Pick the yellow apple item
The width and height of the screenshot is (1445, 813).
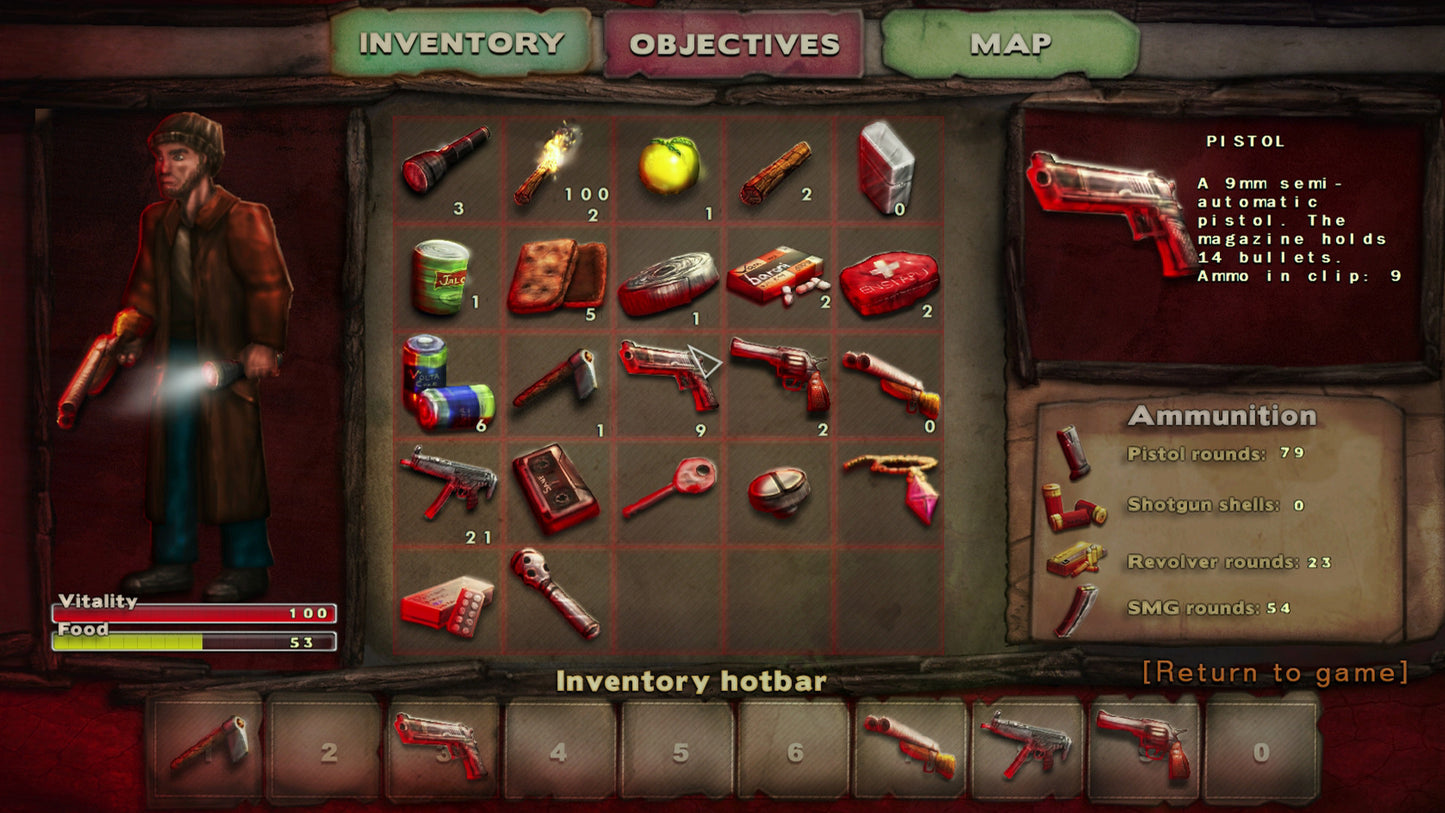pyautogui.click(x=669, y=165)
